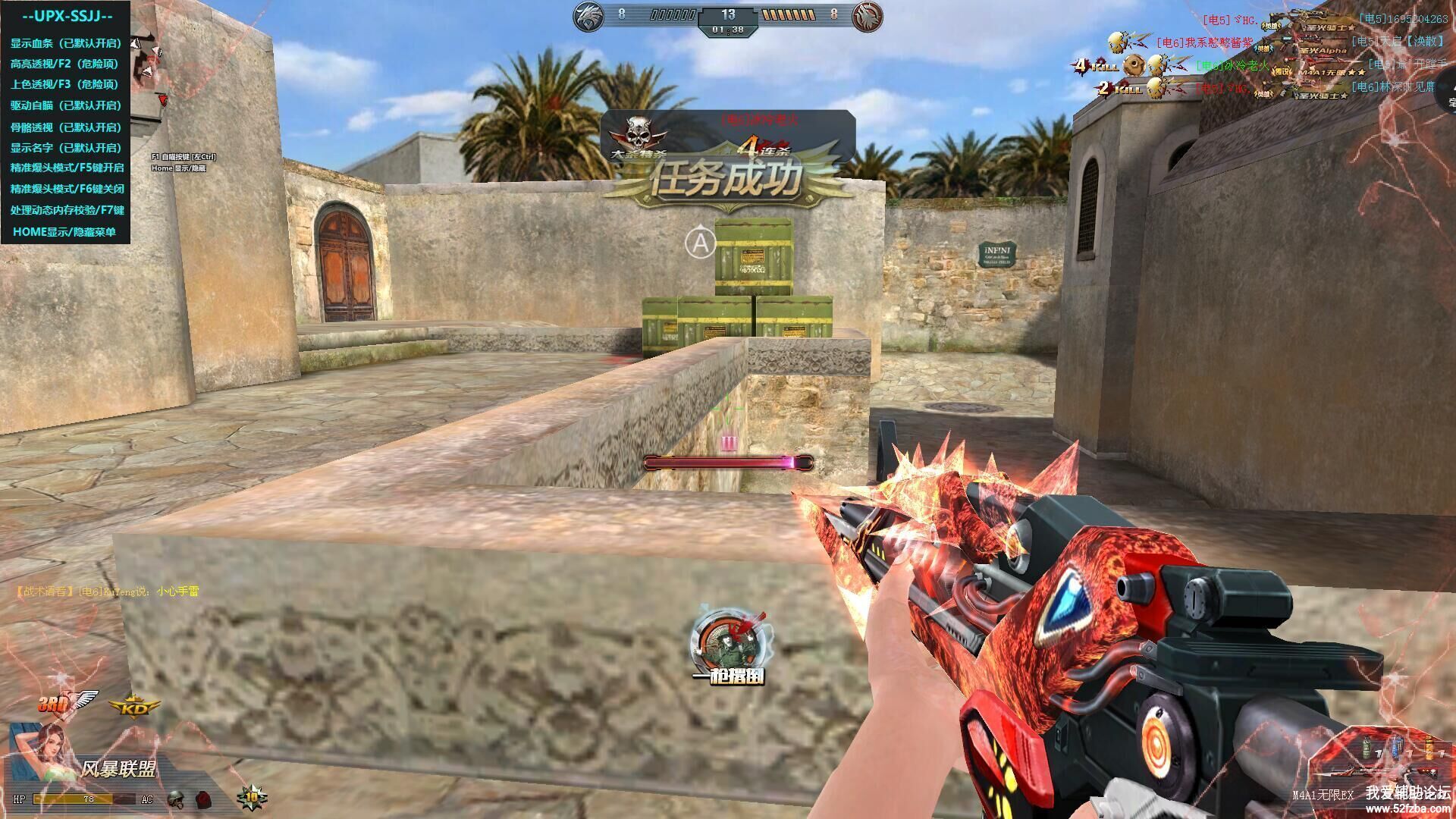Select the gold KD badge icon
Viewport: 1456px width, 819px height.
click(135, 708)
